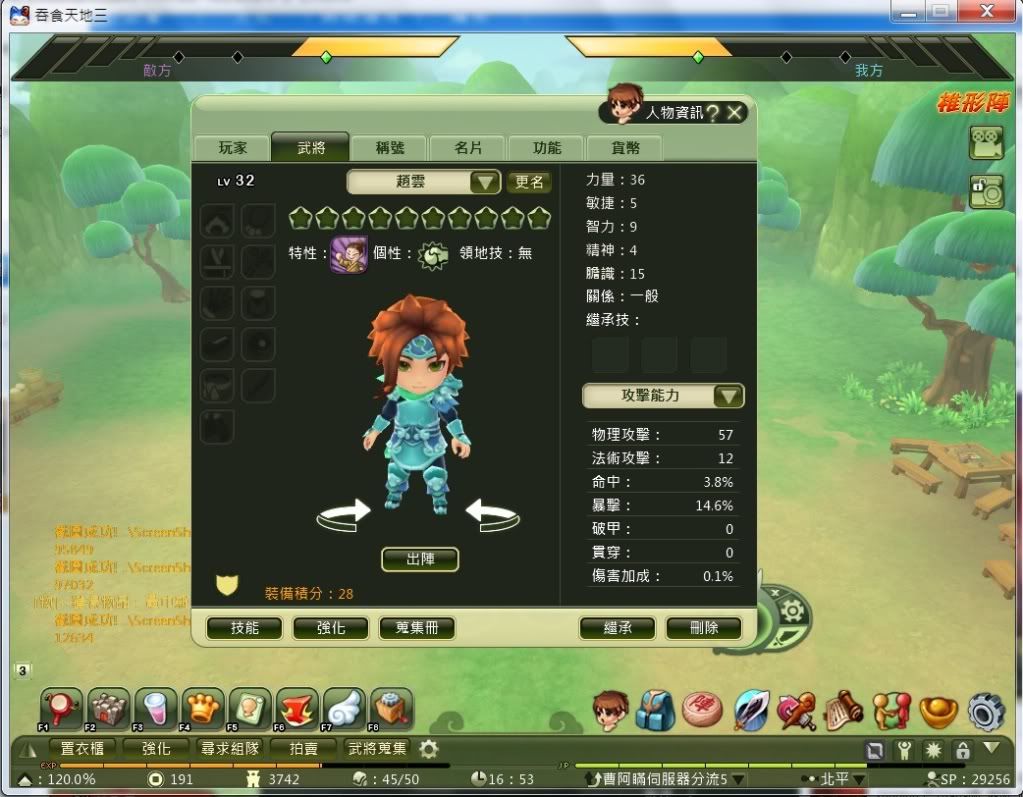Select the 名片 tab
Viewport: 1023px width, 797px height.
[468, 148]
